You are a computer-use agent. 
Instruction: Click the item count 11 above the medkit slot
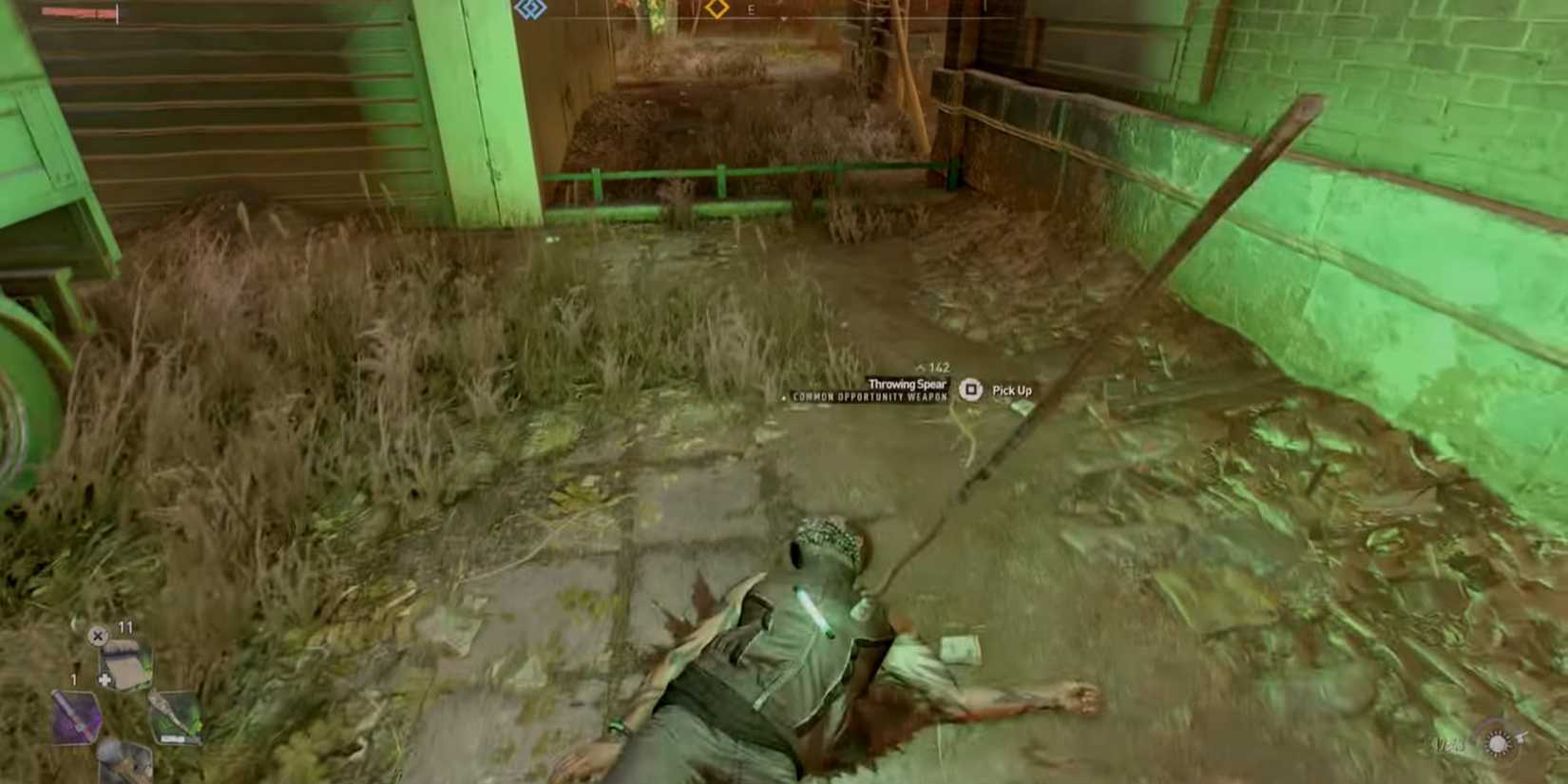pos(125,626)
